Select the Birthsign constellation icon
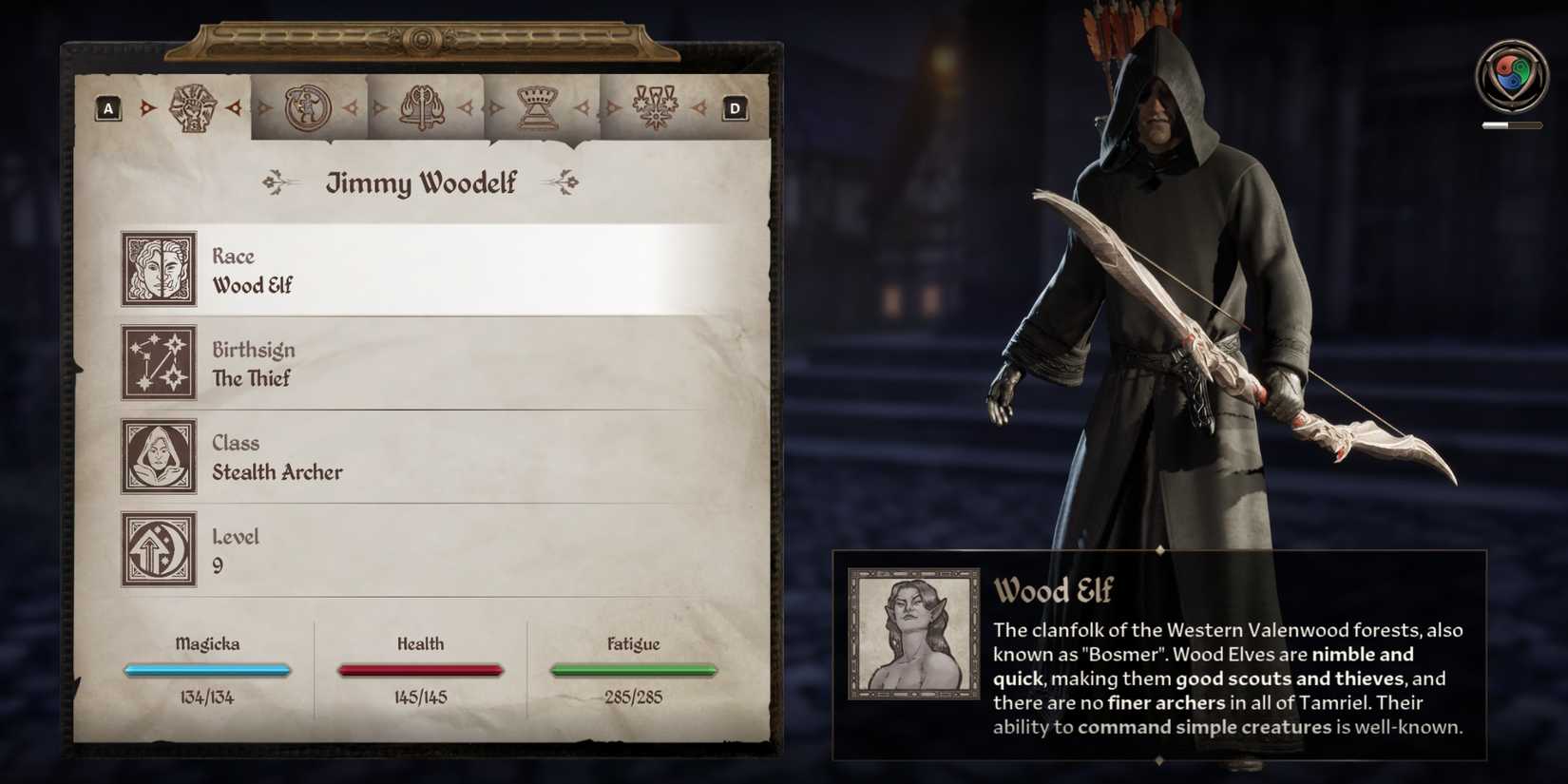 pyautogui.click(x=157, y=363)
